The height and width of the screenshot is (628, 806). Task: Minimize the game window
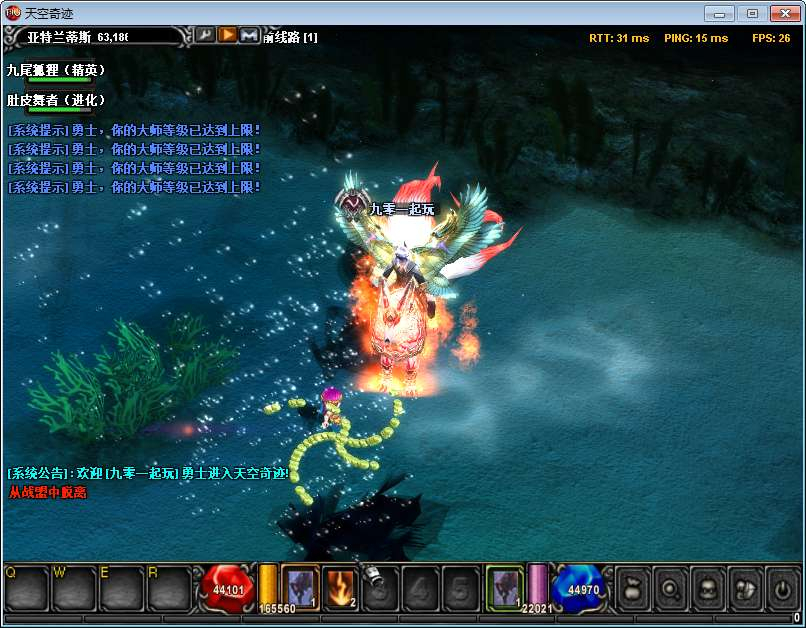(x=719, y=13)
